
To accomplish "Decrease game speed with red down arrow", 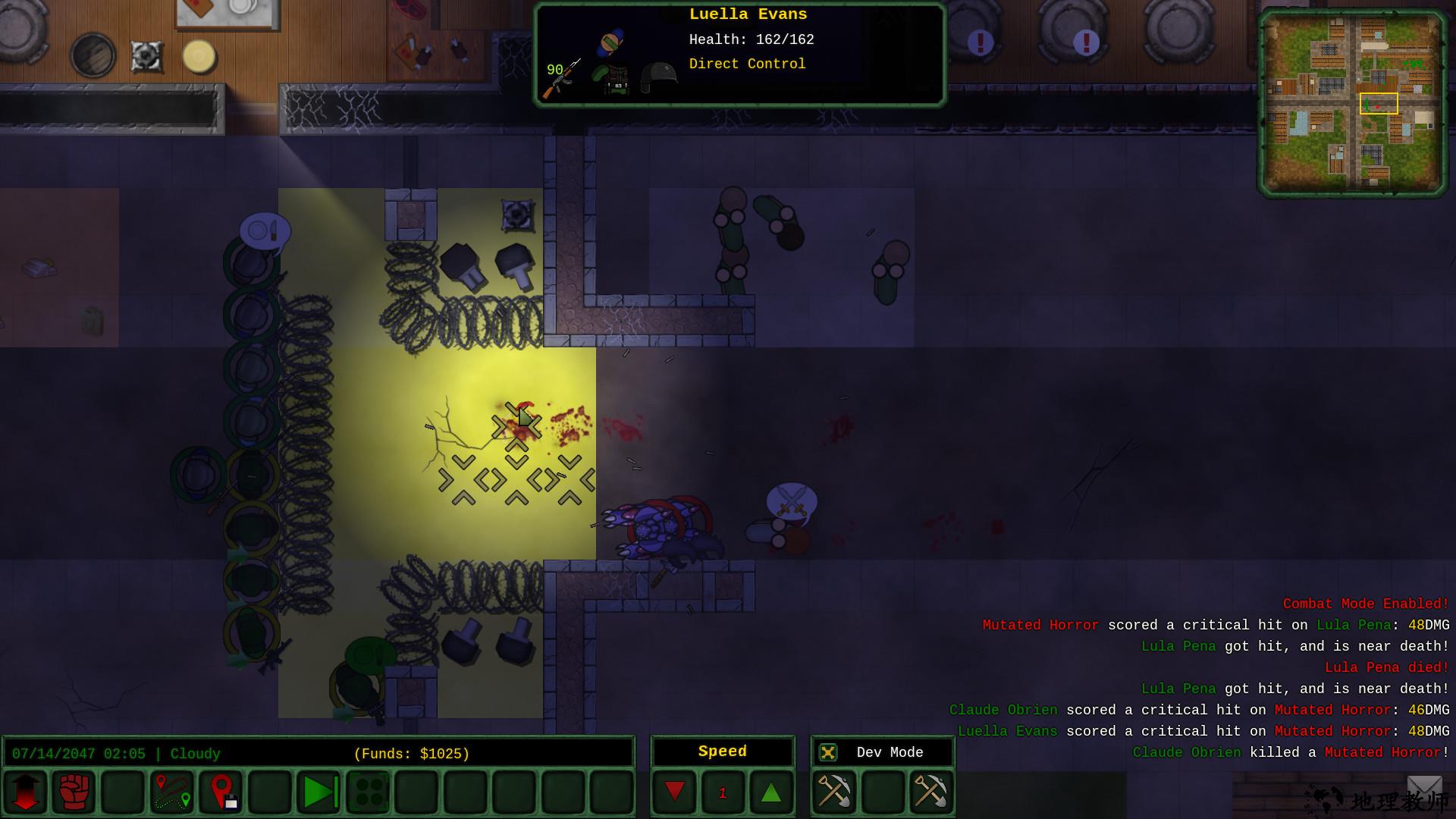I will coord(674,792).
